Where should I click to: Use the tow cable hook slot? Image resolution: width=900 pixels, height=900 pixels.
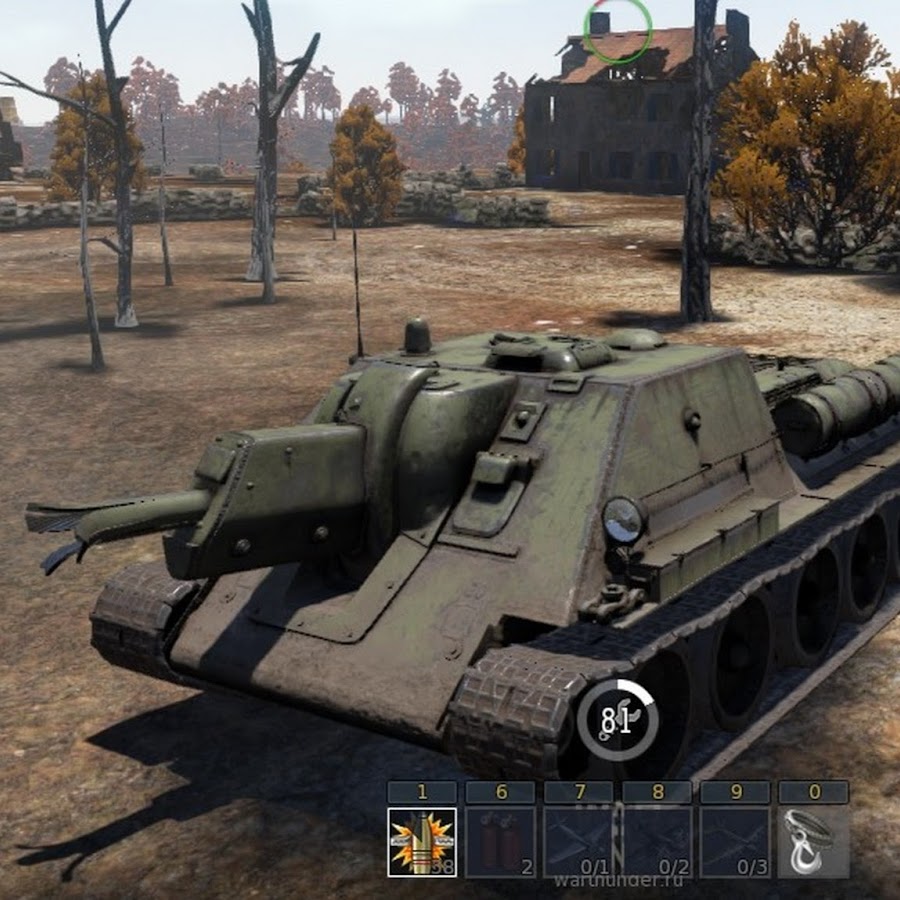tap(813, 842)
